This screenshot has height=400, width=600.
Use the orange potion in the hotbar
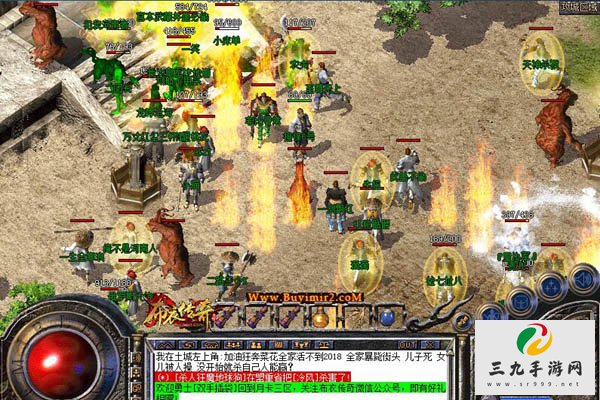pos(319,319)
